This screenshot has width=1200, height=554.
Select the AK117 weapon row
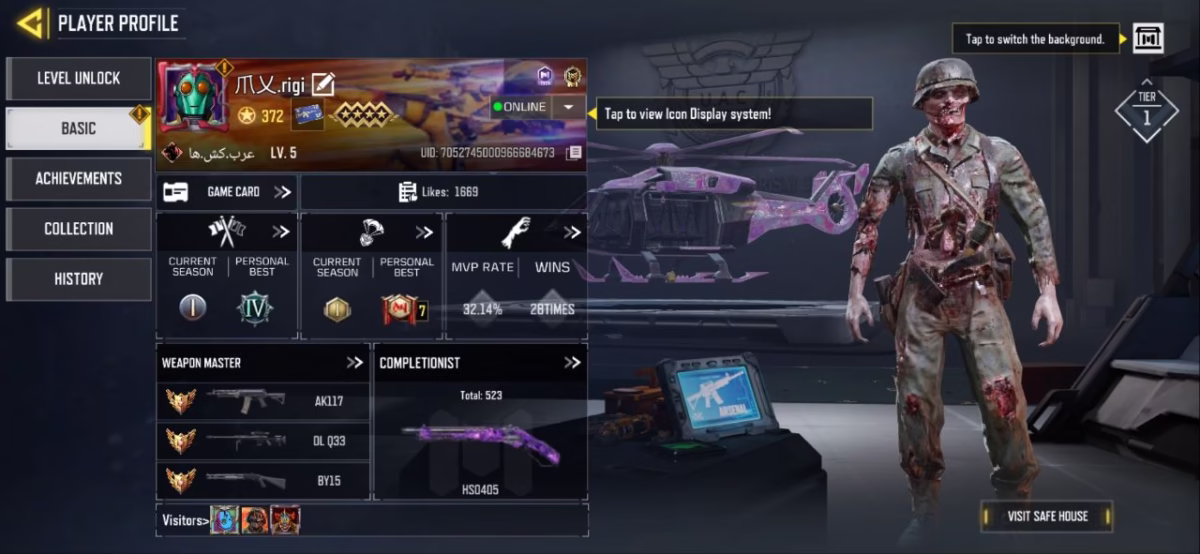pos(263,402)
